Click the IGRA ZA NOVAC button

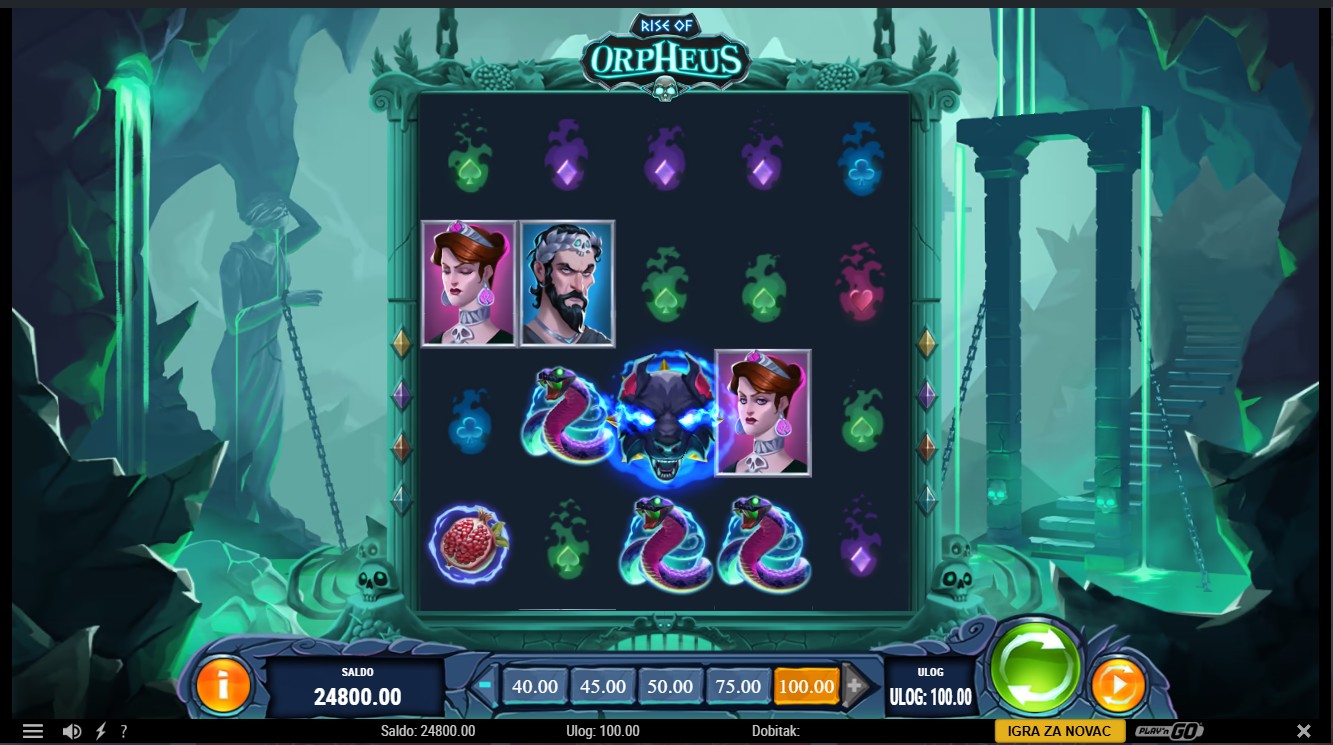[1059, 731]
